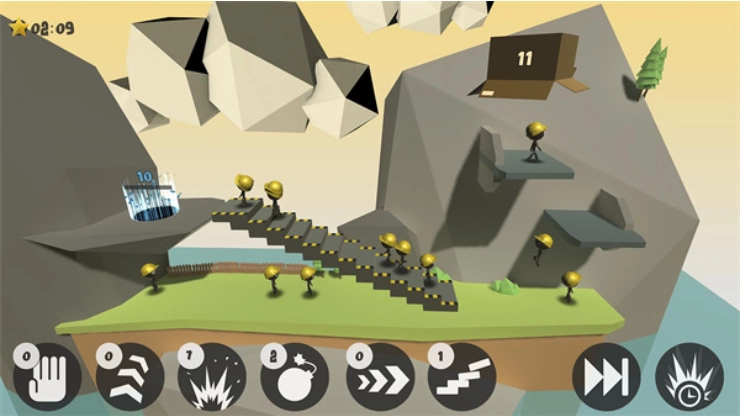
Task: Pick the triple right-arrow ability
Action: coord(379,380)
